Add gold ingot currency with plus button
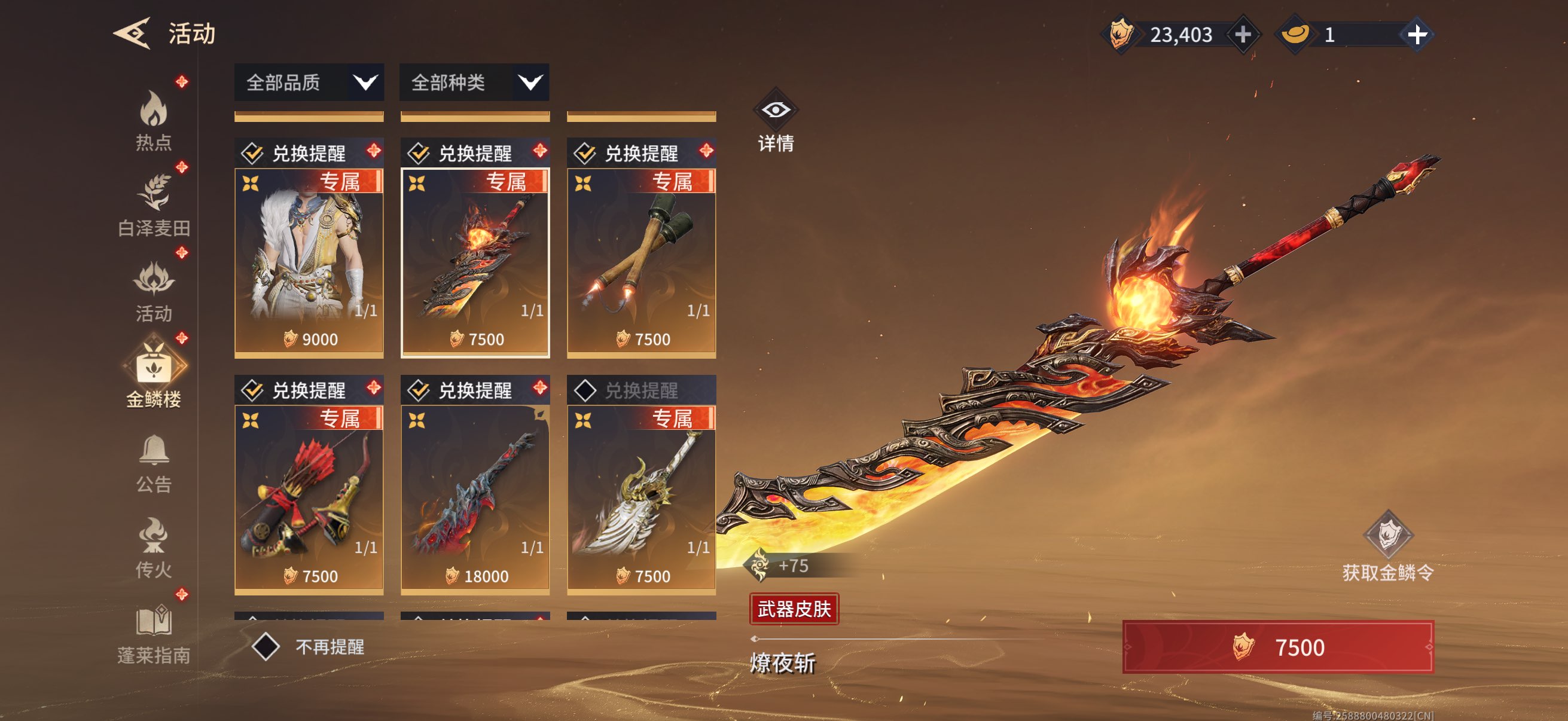Image resolution: width=1568 pixels, height=721 pixels. (1417, 35)
